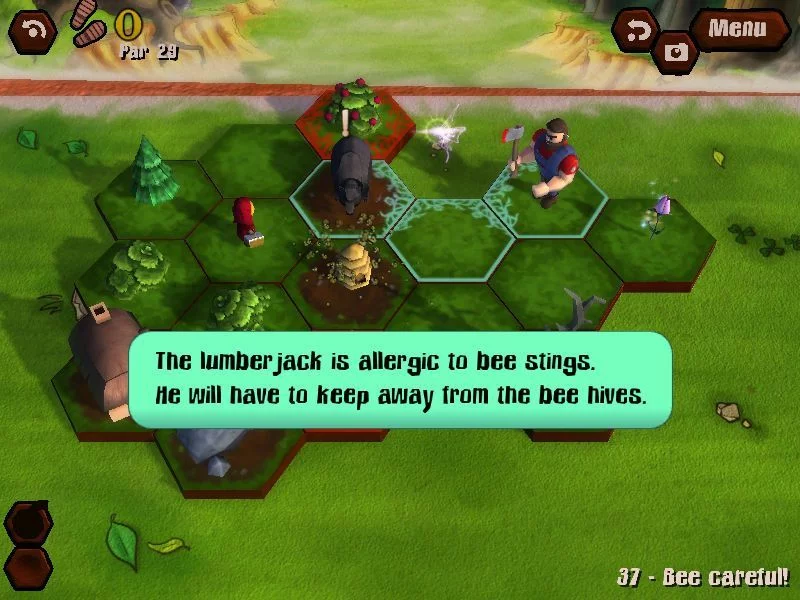Open the Menu button

pyautogui.click(x=738, y=28)
